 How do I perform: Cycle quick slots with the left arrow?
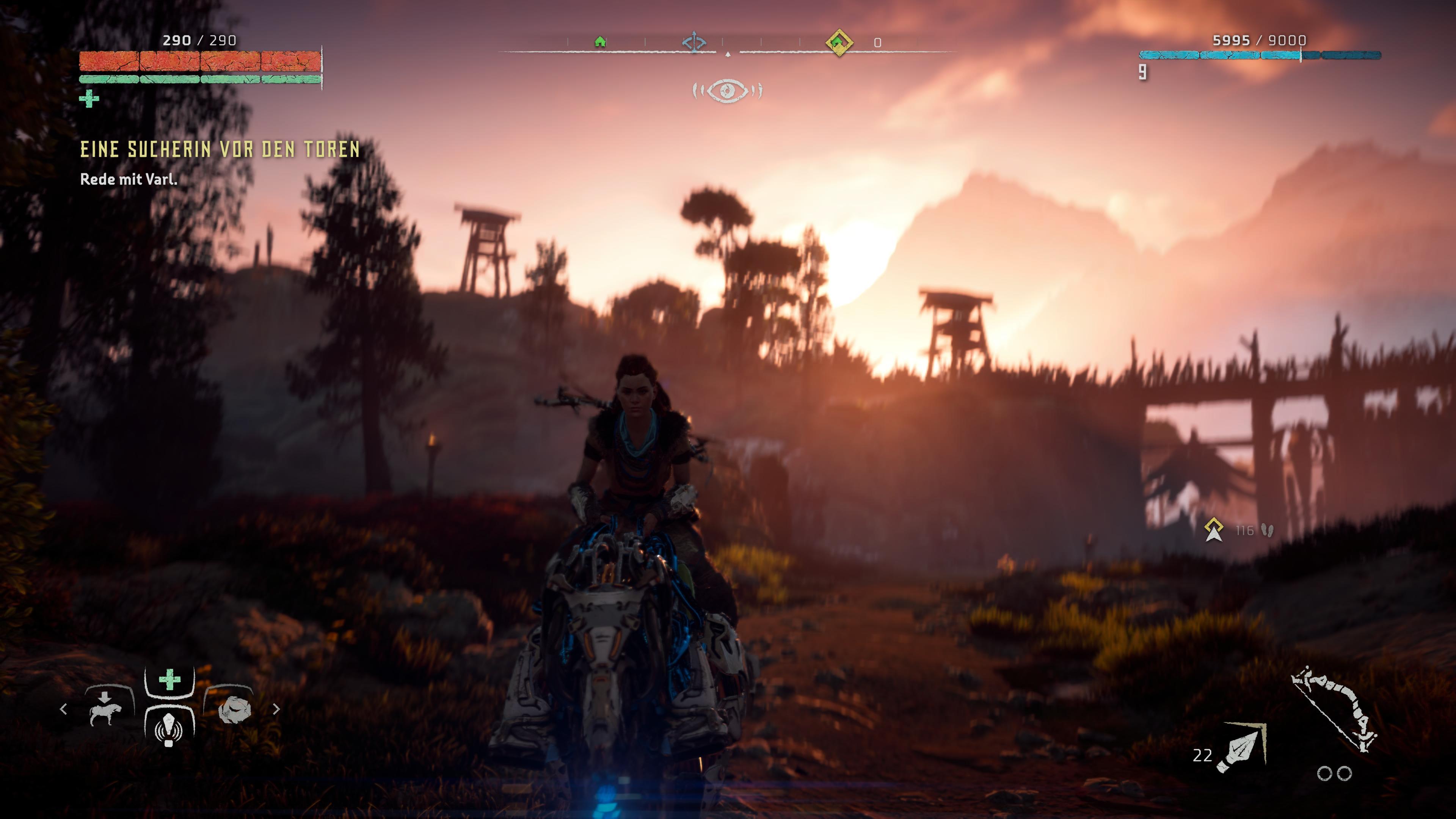[x=63, y=709]
